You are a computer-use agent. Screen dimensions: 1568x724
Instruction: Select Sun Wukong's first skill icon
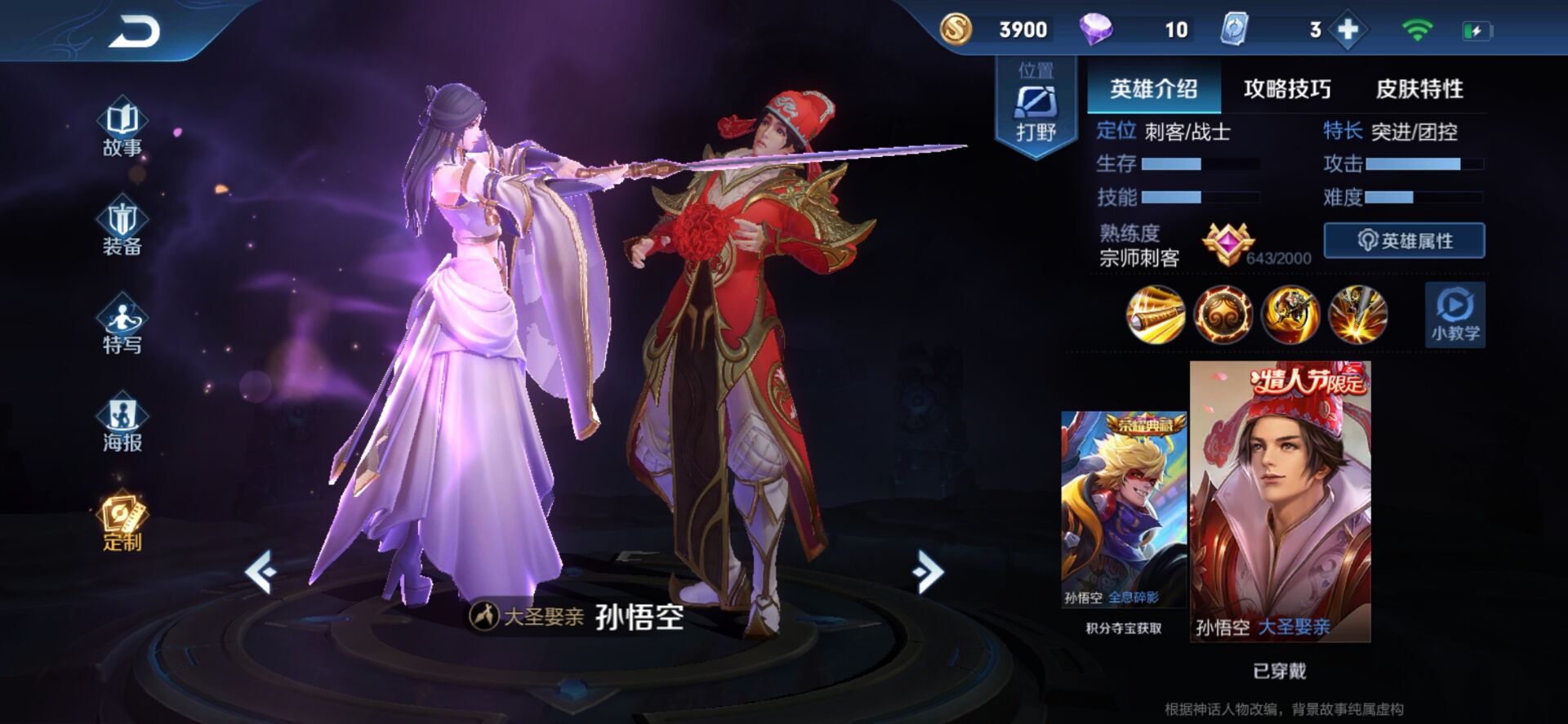click(x=1157, y=315)
